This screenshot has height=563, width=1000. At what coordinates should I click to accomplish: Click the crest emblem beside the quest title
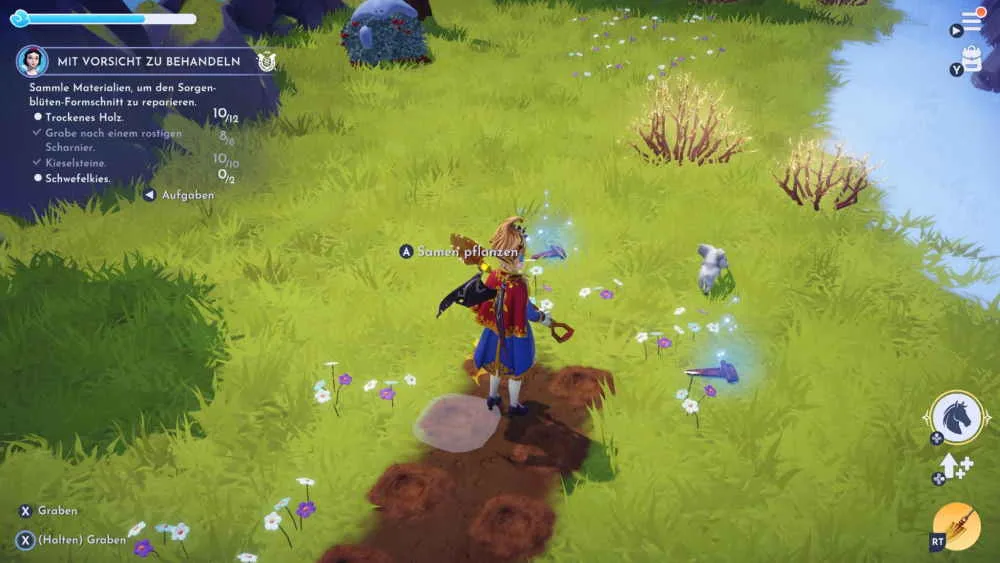coord(266,61)
